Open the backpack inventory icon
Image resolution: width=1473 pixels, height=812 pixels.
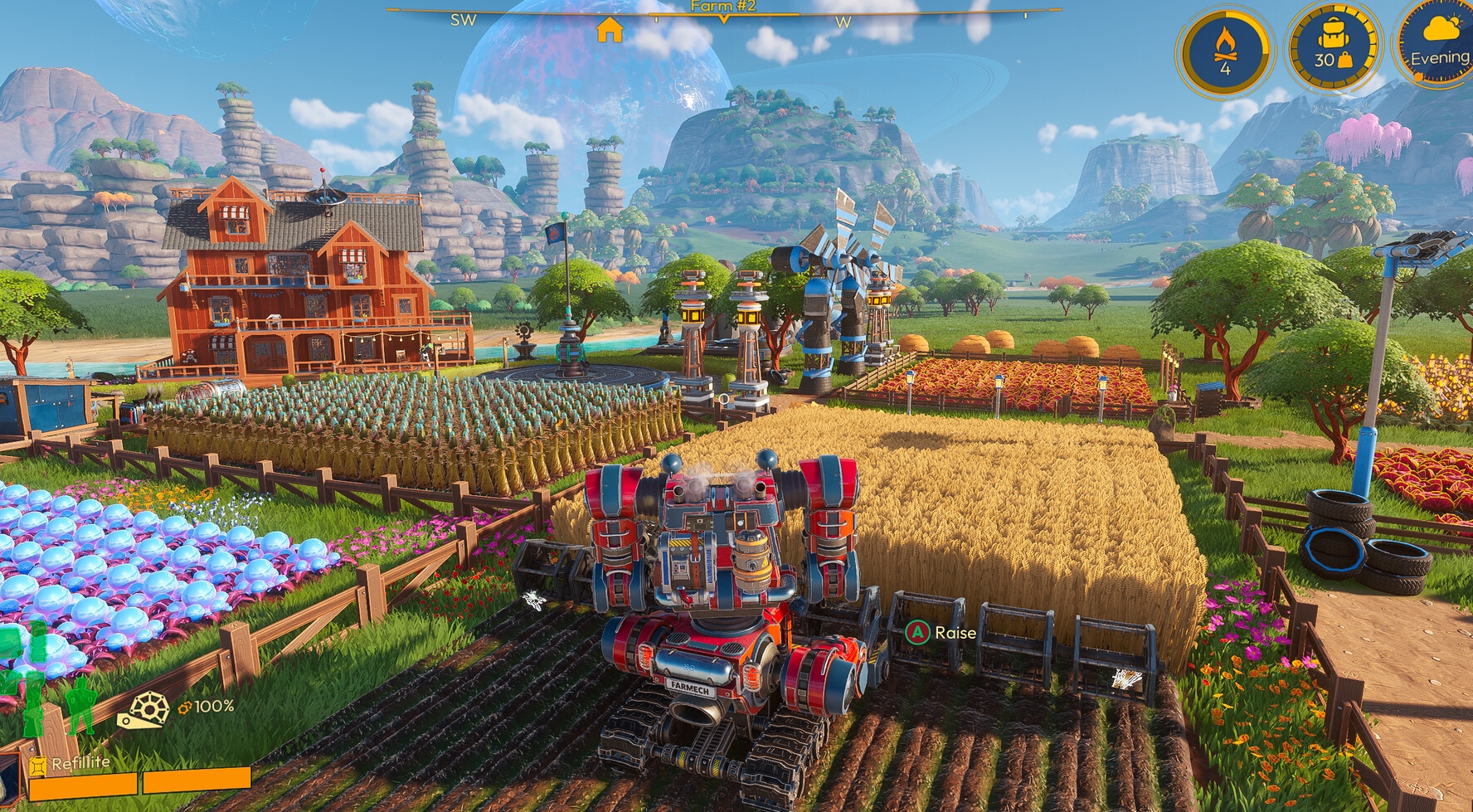pos(1332,35)
